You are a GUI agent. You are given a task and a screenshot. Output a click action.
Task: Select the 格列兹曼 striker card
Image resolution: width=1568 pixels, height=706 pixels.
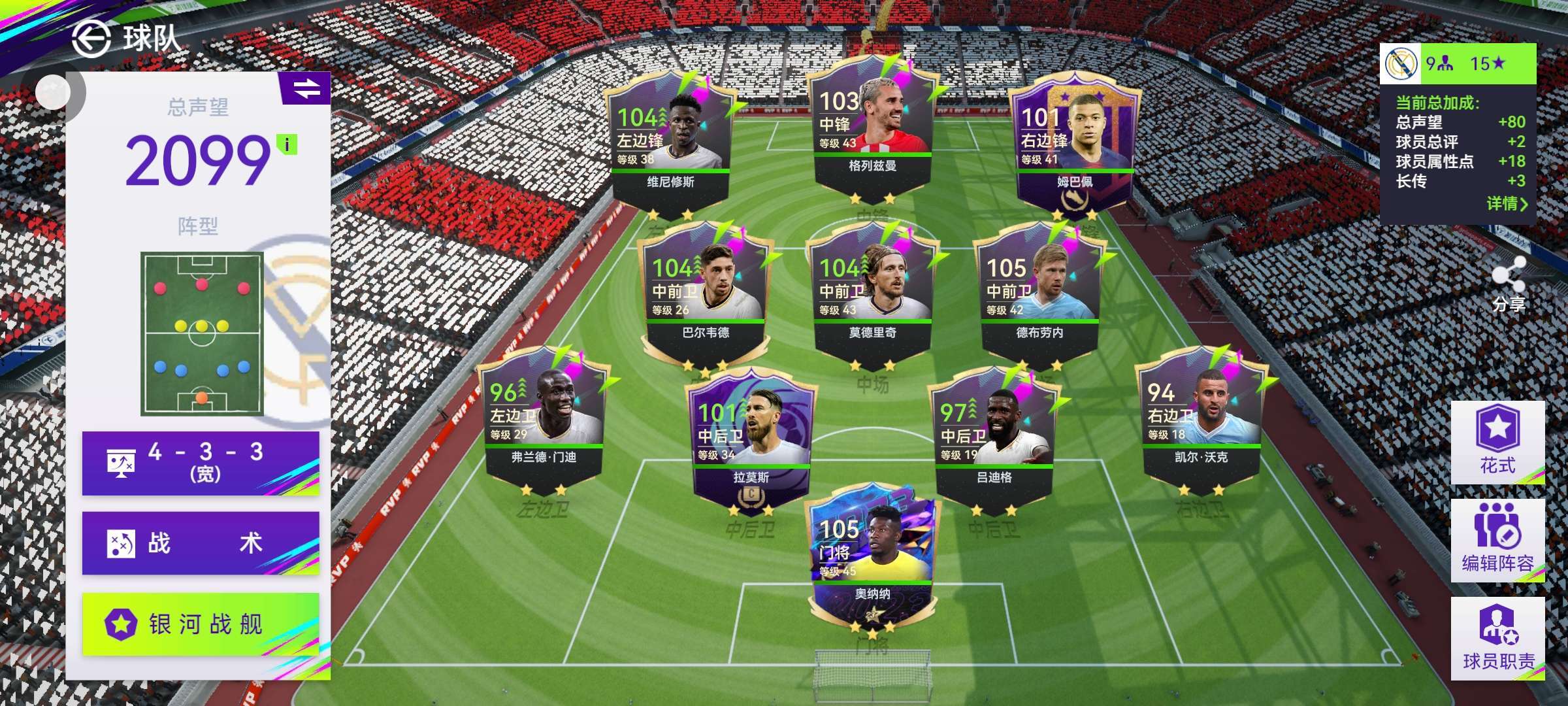click(x=872, y=127)
